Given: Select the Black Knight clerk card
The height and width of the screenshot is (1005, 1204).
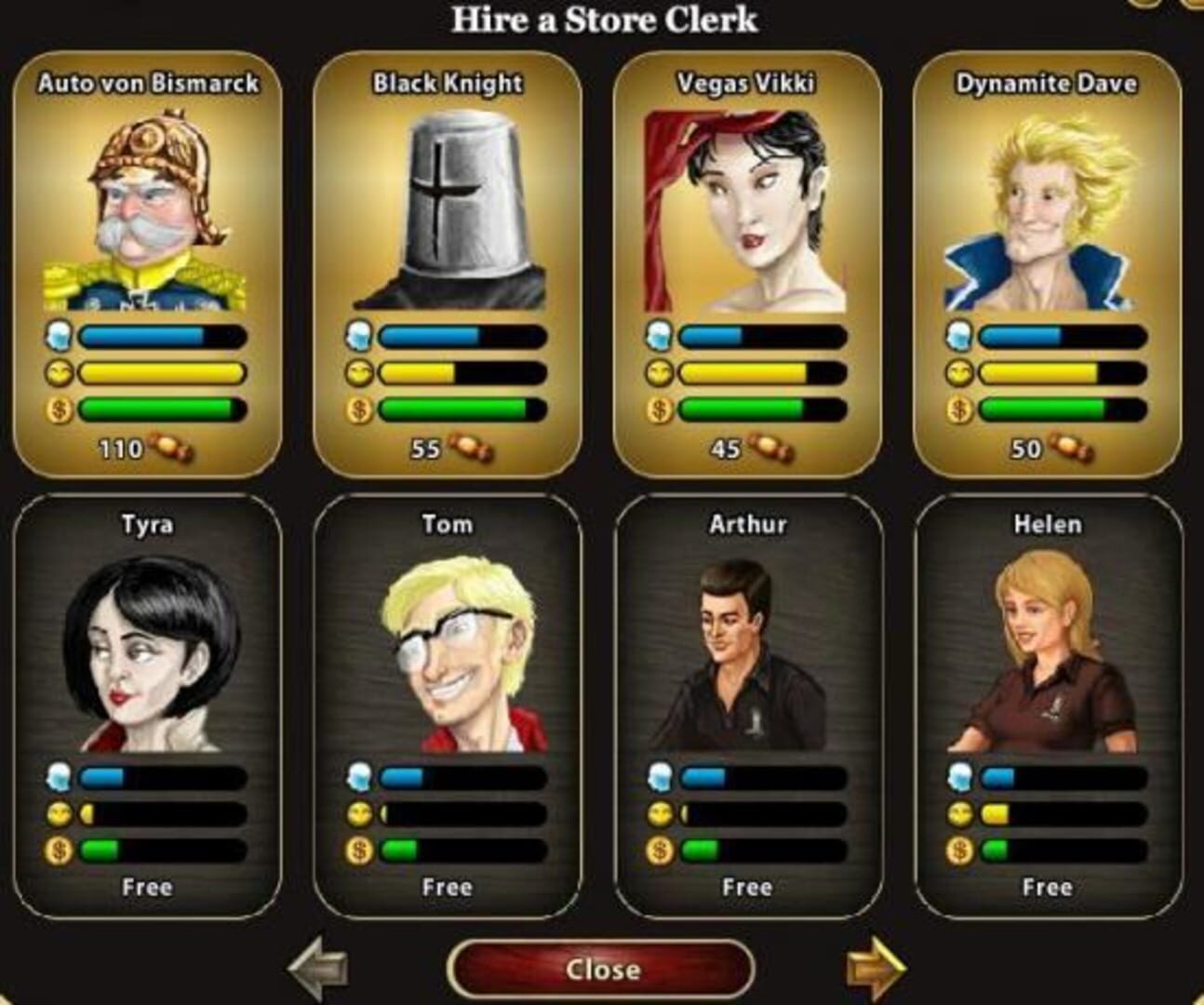Looking at the screenshot, I should 448,265.
